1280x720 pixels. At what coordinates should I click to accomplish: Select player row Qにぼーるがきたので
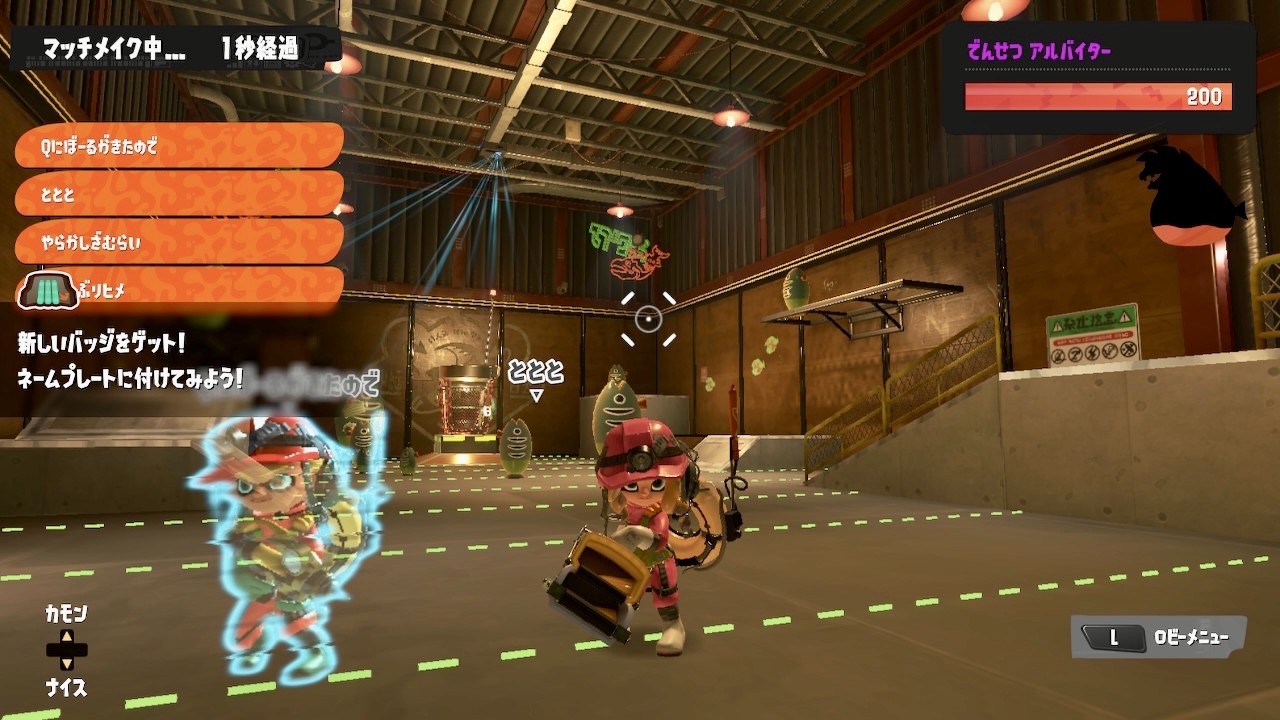178,146
